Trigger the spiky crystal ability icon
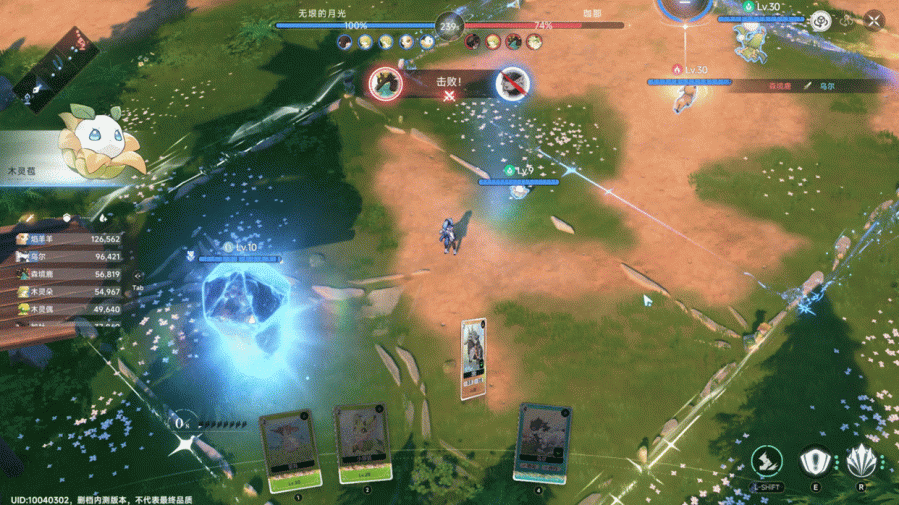Screen dimensions: 899x505 (861, 462)
